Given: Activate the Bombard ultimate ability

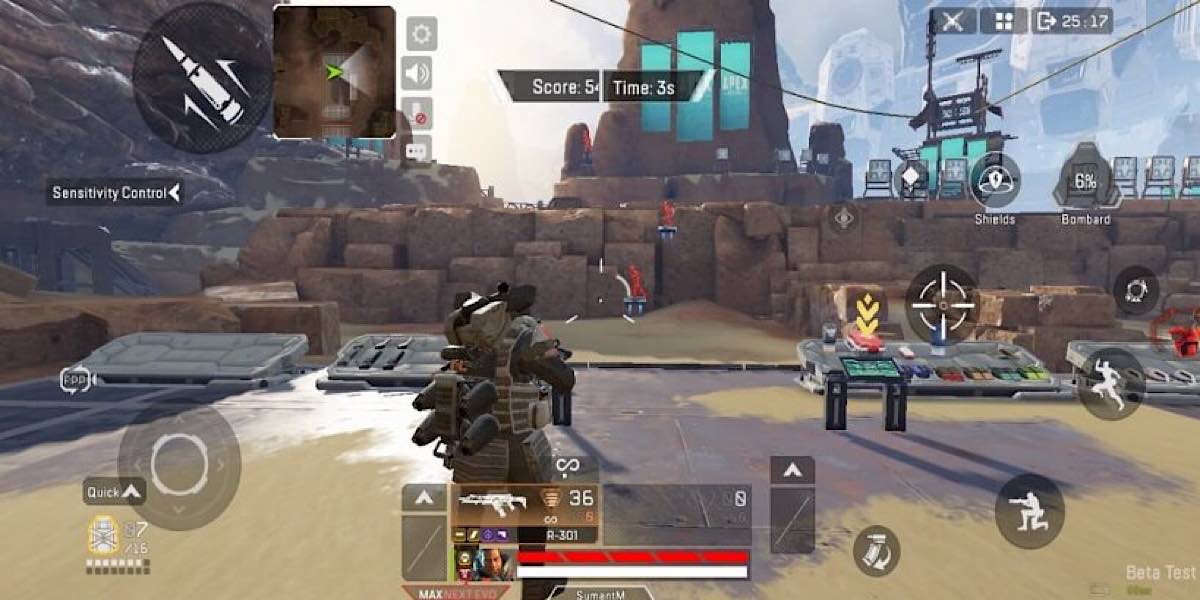Looking at the screenshot, I should 1086,179.
